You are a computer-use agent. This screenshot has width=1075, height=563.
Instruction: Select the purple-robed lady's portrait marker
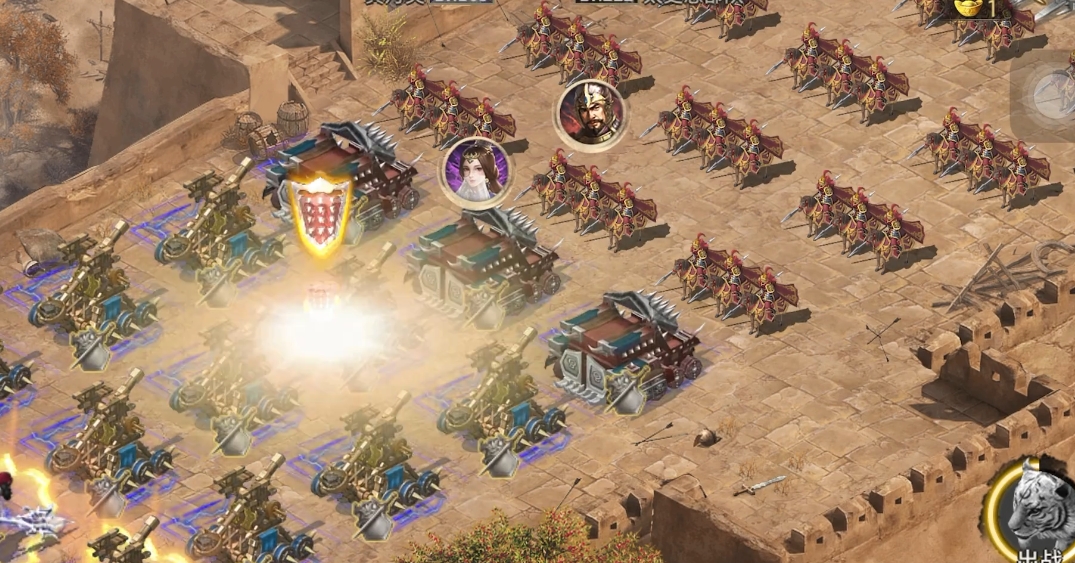(476, 170)
